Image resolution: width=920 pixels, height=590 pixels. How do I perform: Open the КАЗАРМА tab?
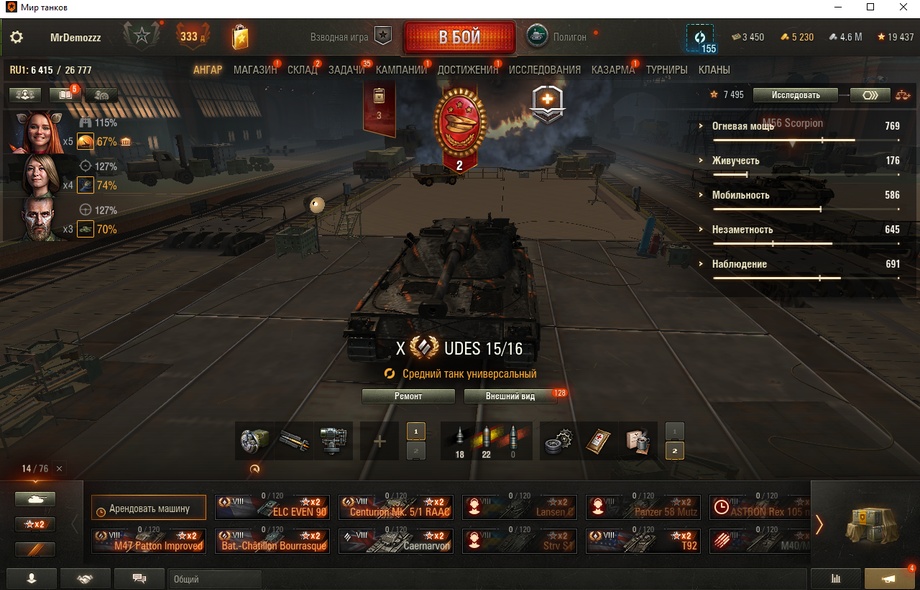coord(612,70)
